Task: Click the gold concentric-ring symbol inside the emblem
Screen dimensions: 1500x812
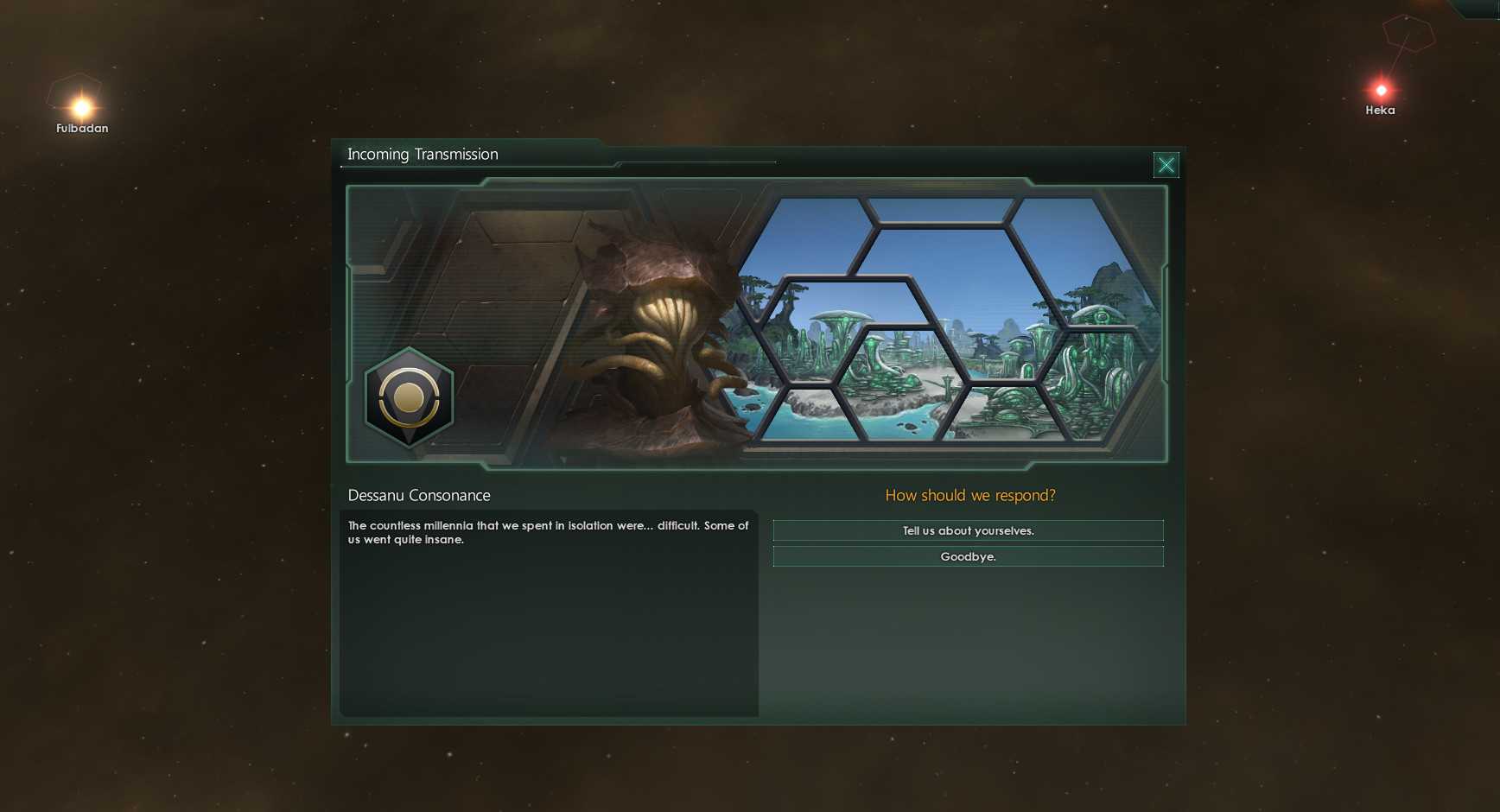Action: [x=409, y=397]
